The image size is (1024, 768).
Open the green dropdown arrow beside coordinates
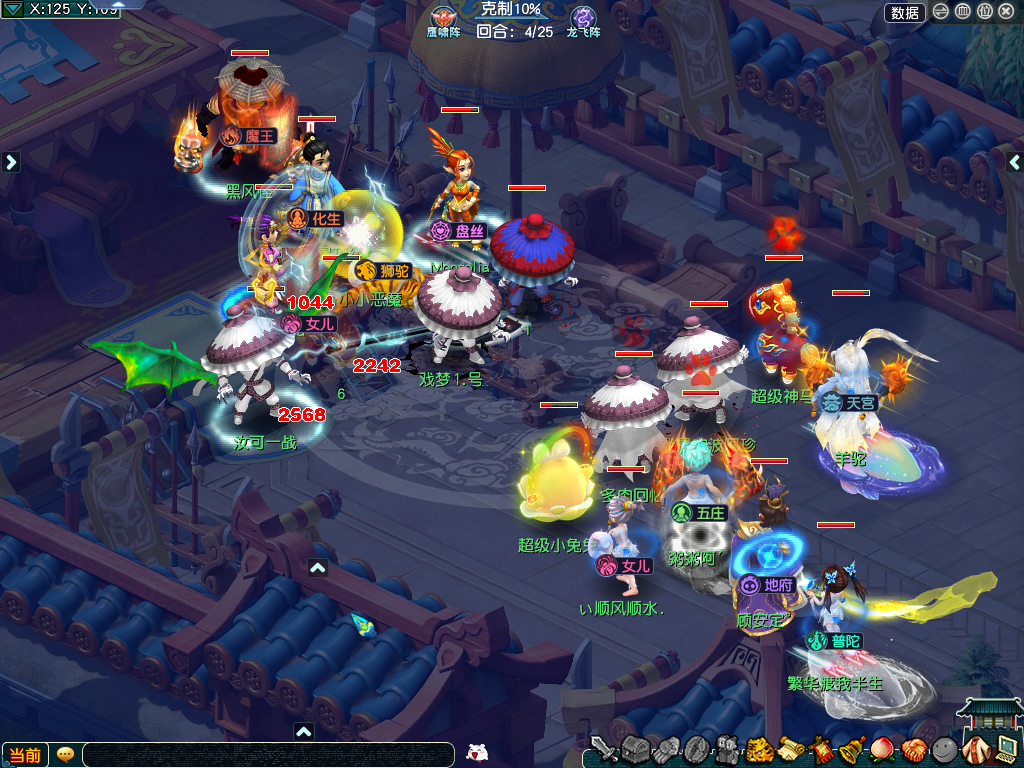click(14, 9)
